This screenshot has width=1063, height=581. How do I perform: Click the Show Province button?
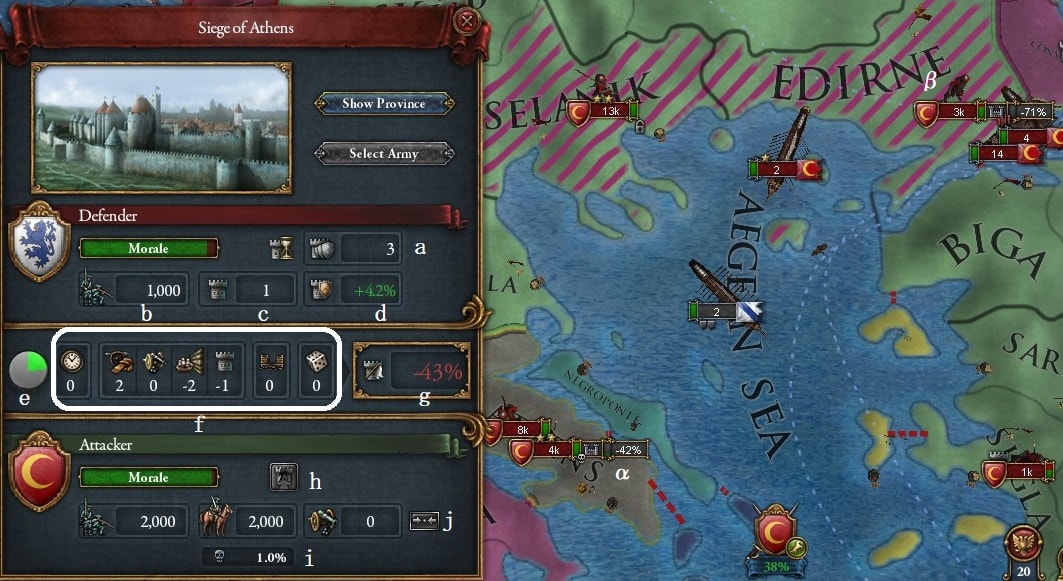385,104
